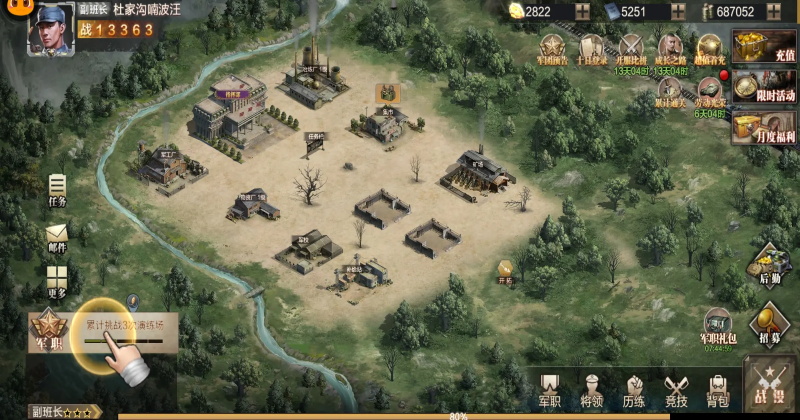
Task: Open the 充值 recharge gold chest
Action: coord(763,48)
